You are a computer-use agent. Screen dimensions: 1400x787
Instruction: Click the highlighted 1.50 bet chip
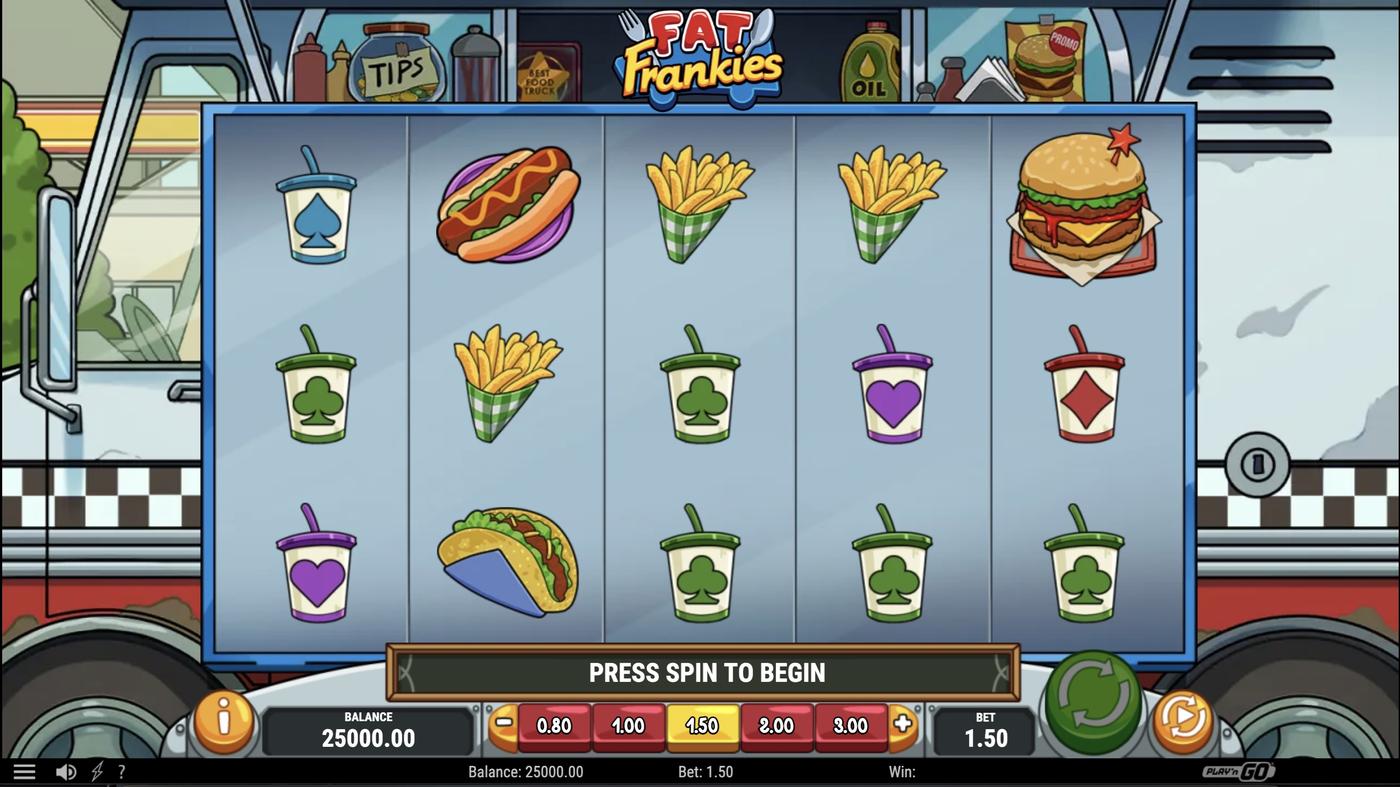(703, 726)
